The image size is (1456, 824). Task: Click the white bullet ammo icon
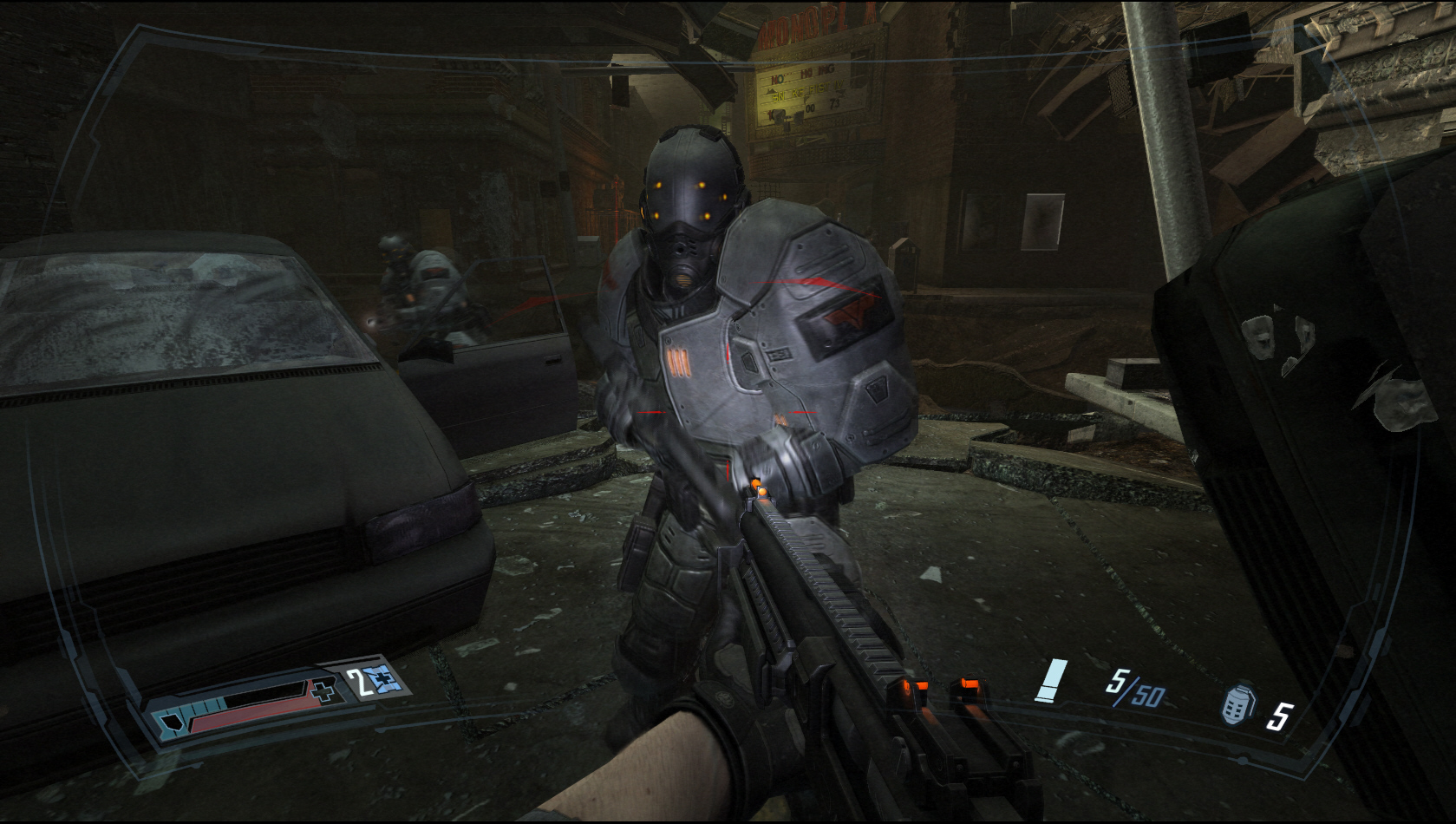point(1052,680)
